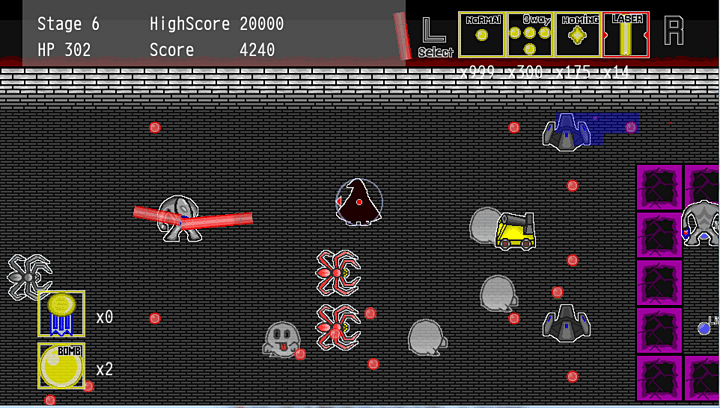Viewport: 720px width, 408px height.
Task: Use the Bomb item
Action: [x=61, y=365]
